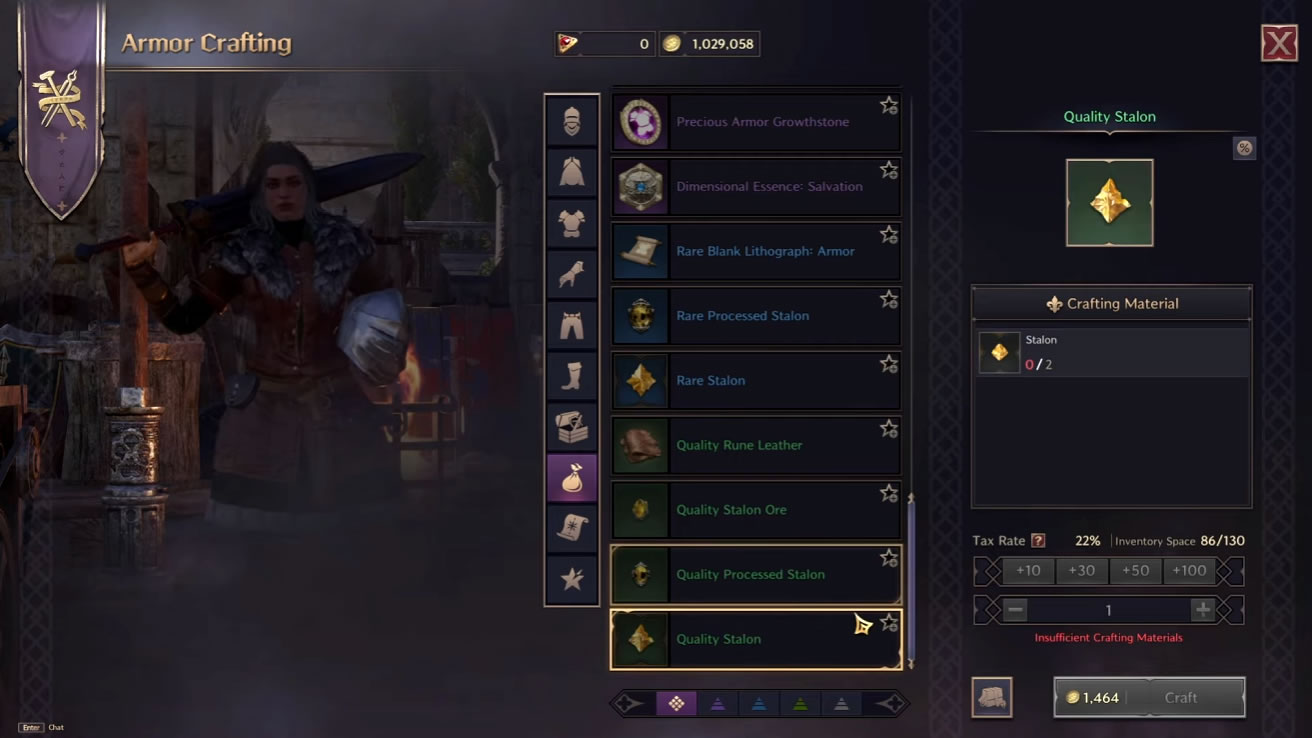Viewport: 1312px width, 738px height.
Task: Select the pants crafting category
Action: 572,325
